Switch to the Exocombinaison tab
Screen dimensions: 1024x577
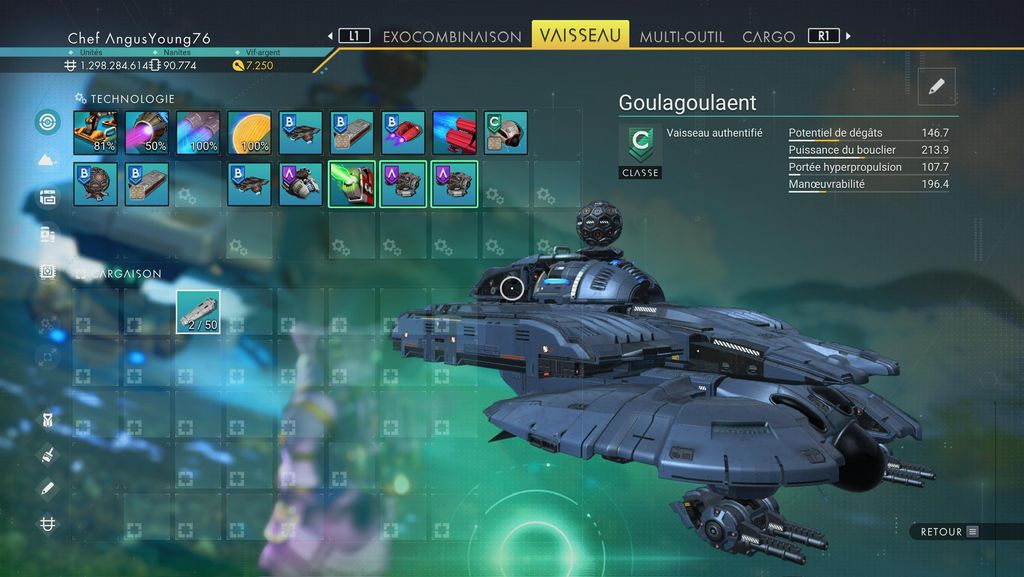pos(452,36)
